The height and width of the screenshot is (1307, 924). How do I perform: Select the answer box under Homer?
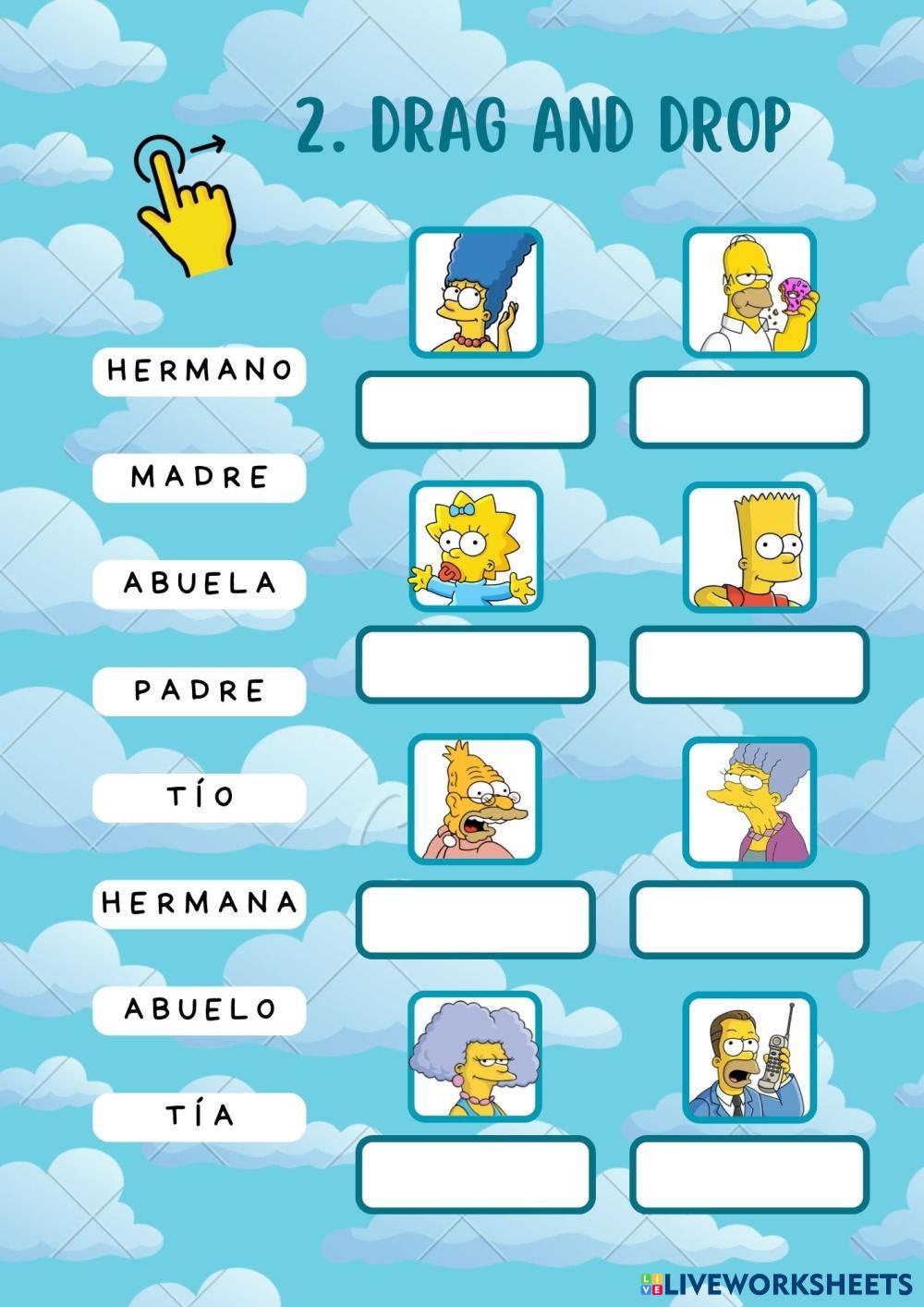[749, 408]
